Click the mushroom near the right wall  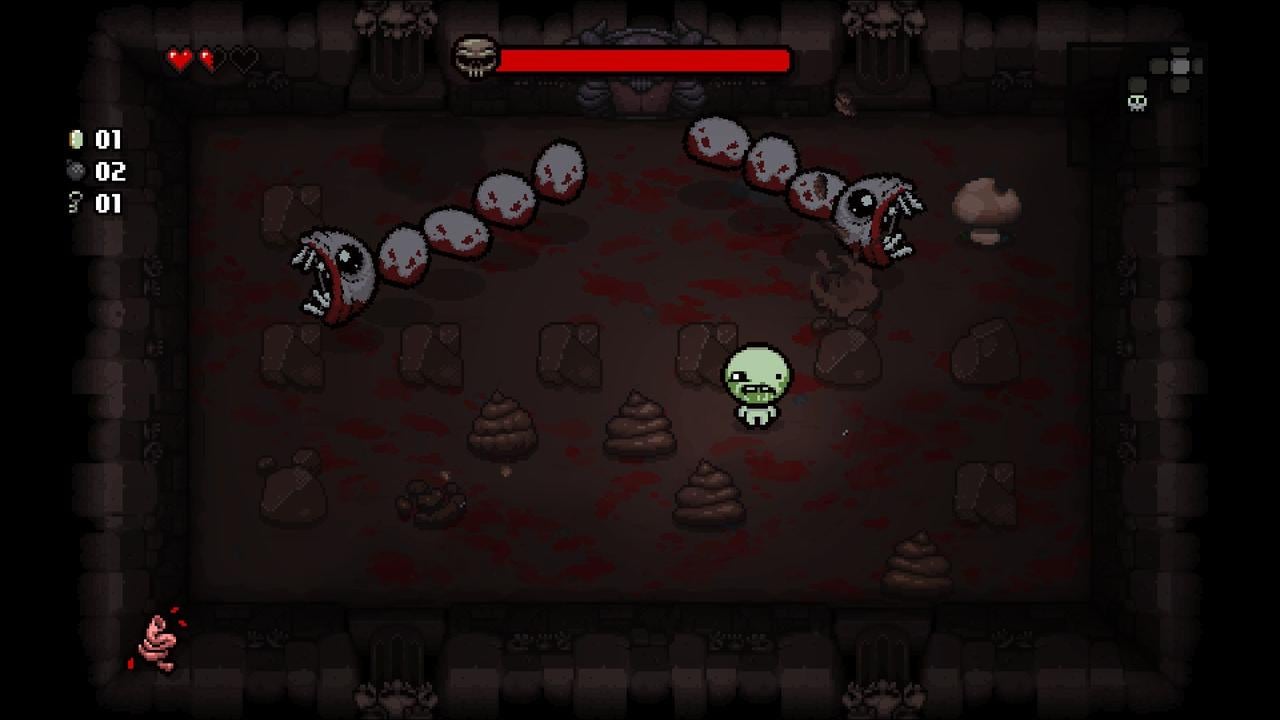[x=985, y=210]
